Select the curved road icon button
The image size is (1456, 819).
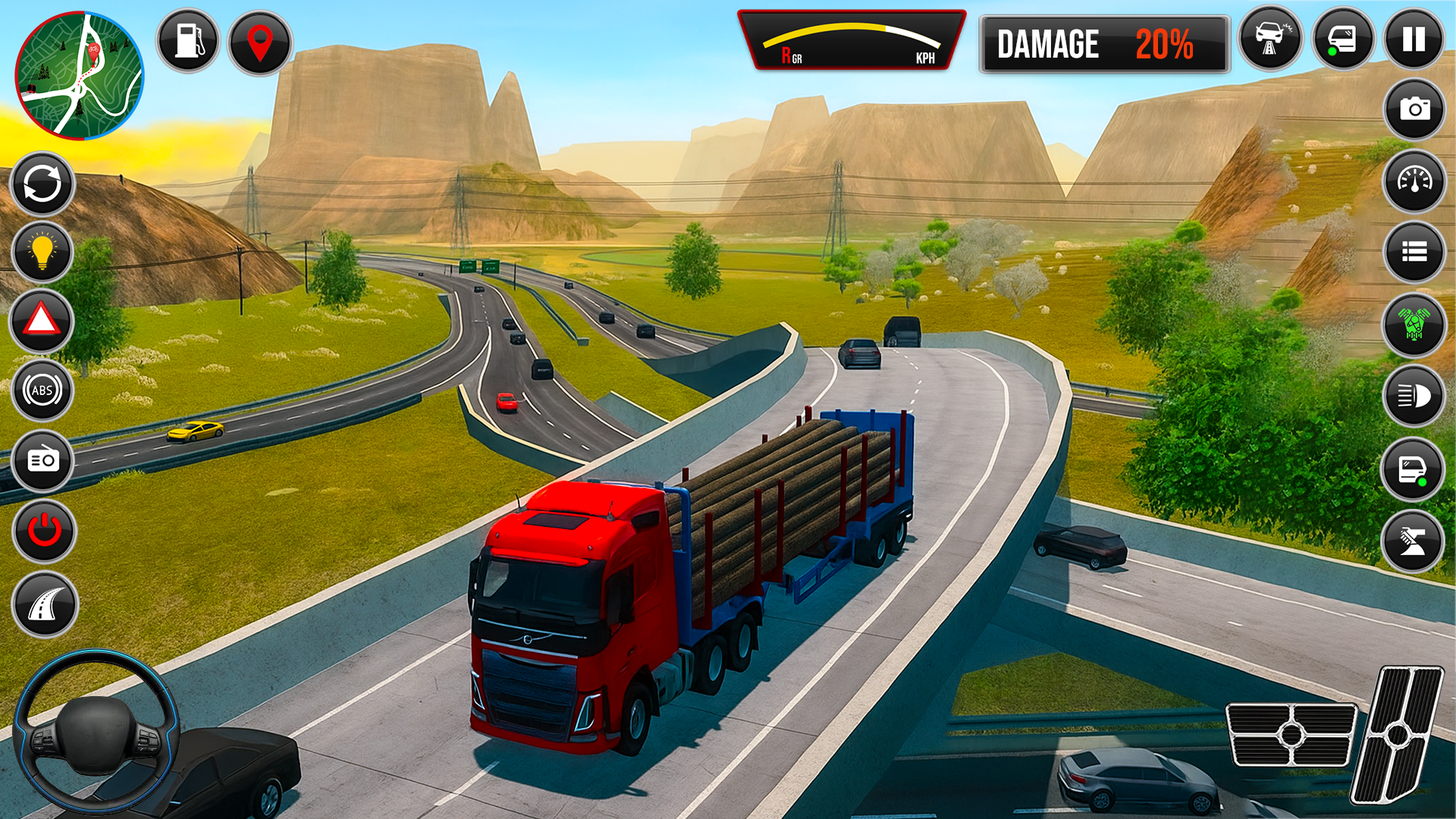pyautogui.click(x=45, y=604)
